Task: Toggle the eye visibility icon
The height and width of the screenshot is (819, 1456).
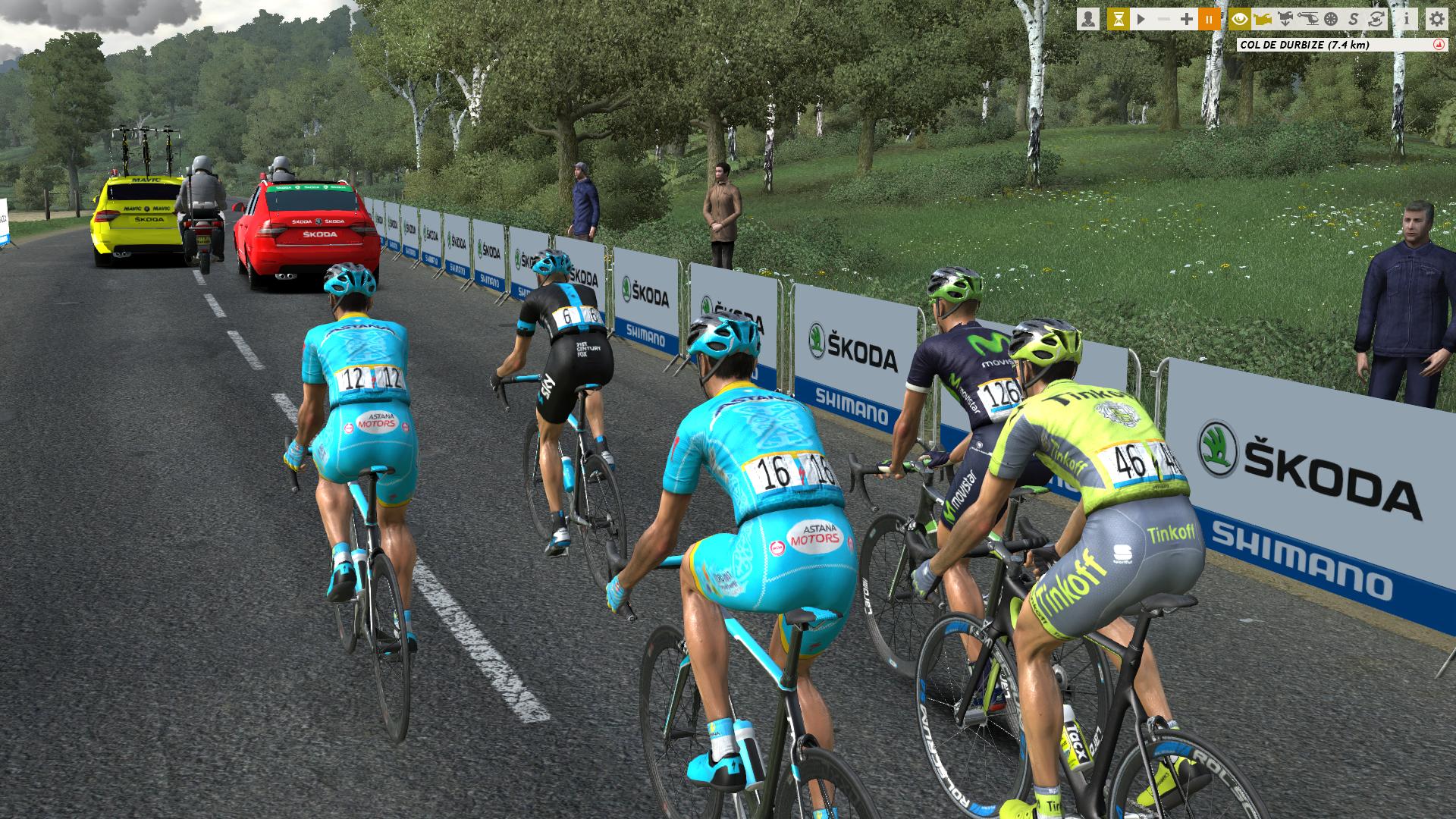Action: coord(1240,19)
